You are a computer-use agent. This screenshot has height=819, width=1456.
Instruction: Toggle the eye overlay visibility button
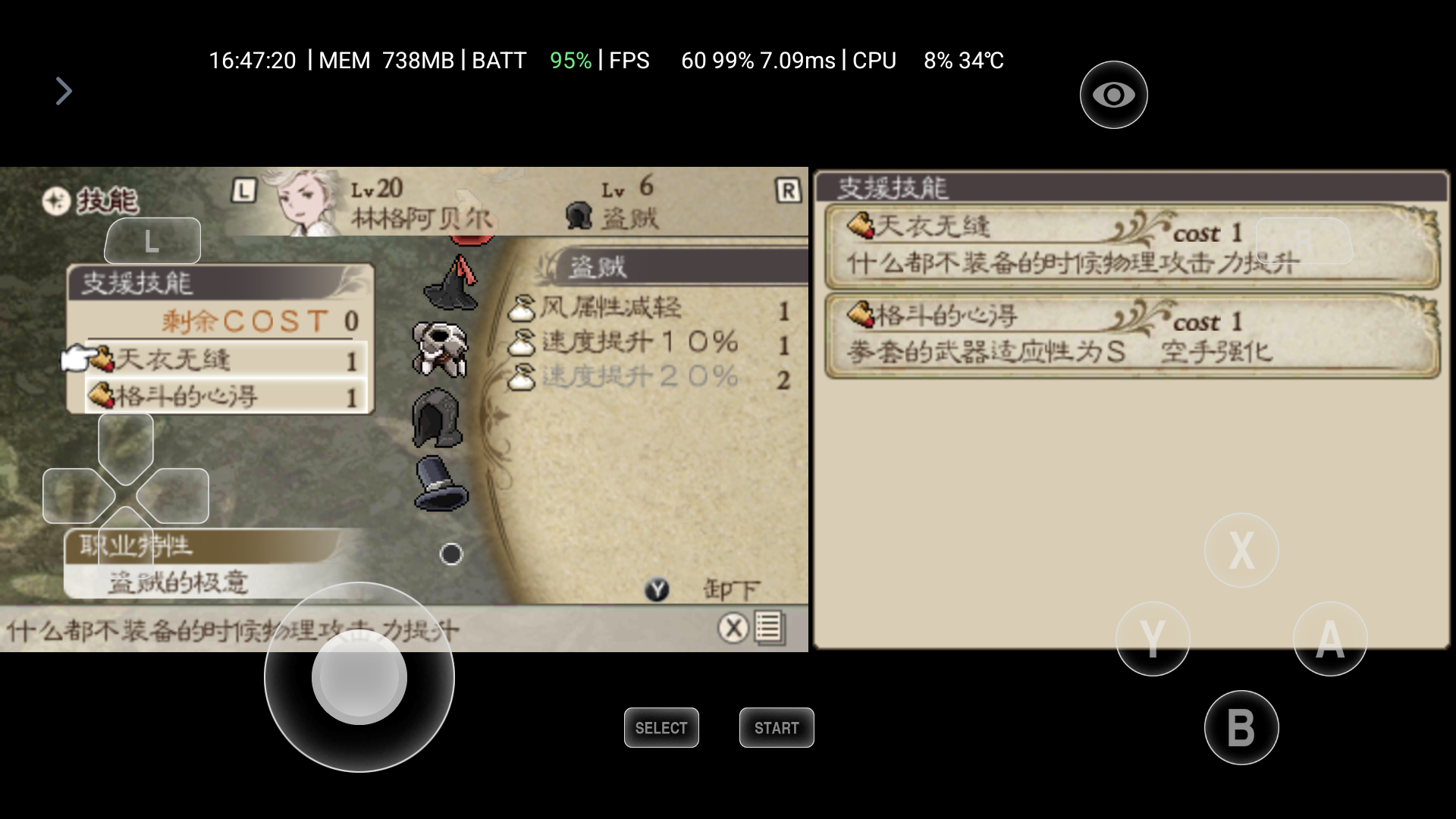coord(1113,95)
